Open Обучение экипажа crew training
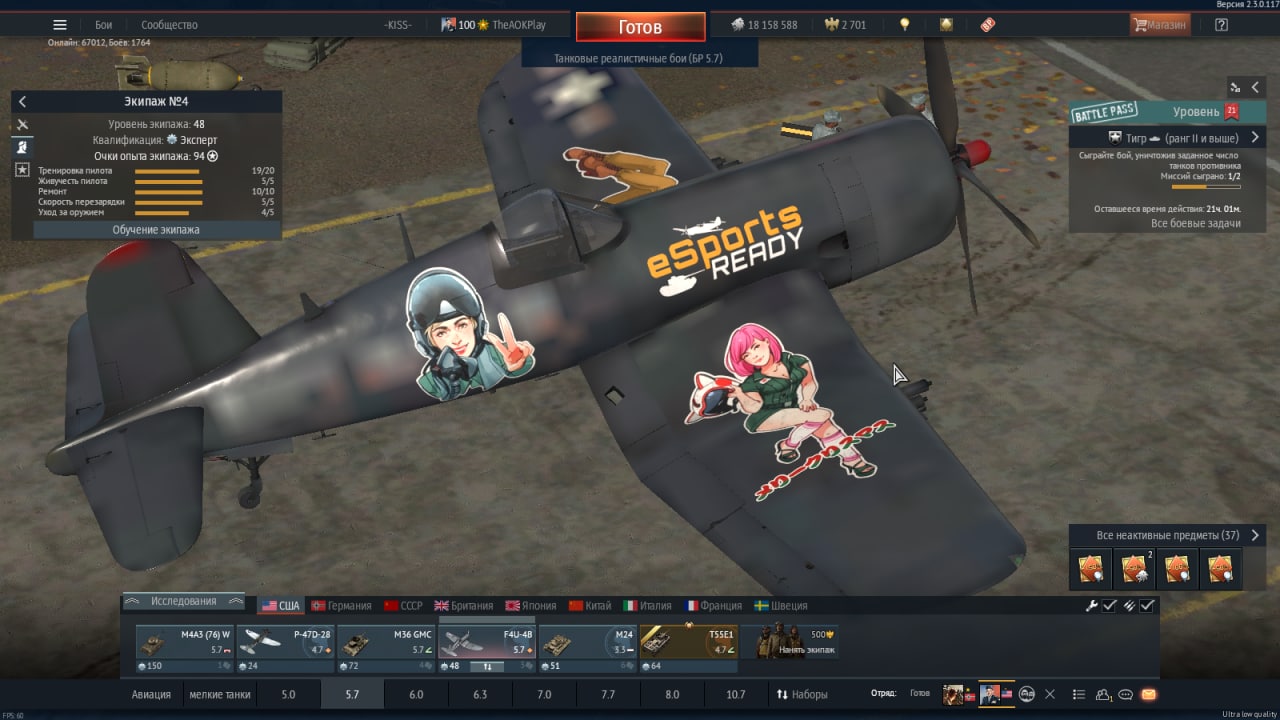 (156, 230)
